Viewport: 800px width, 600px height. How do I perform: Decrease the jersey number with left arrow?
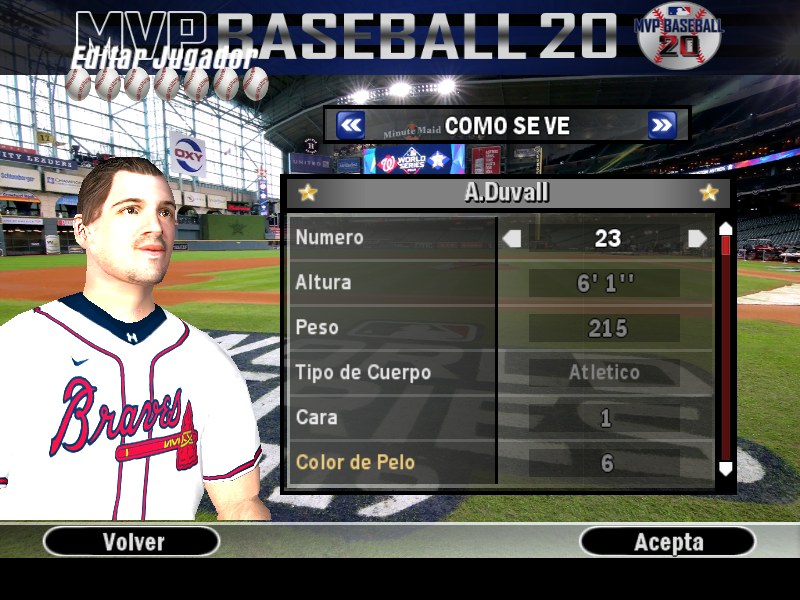512,238
